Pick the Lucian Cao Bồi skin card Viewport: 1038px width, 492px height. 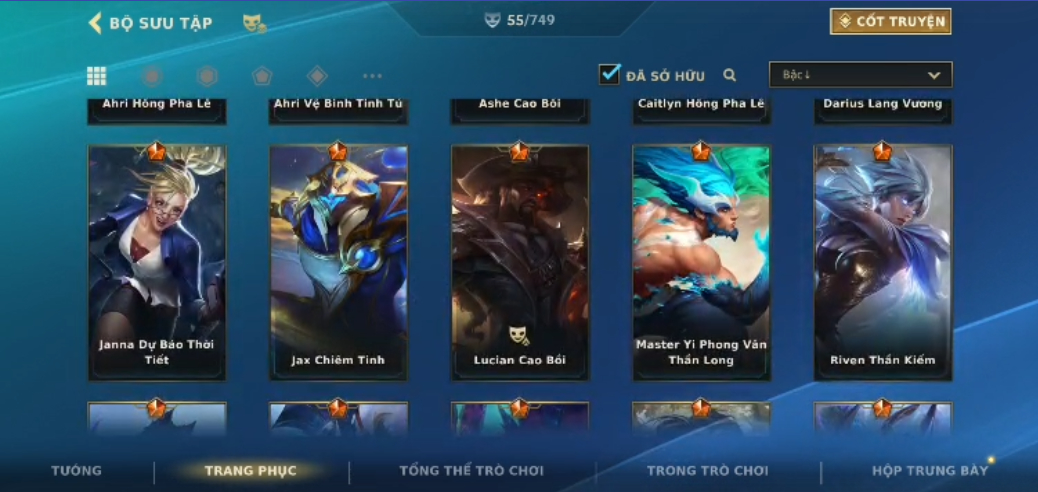click(x=520, y=262)
